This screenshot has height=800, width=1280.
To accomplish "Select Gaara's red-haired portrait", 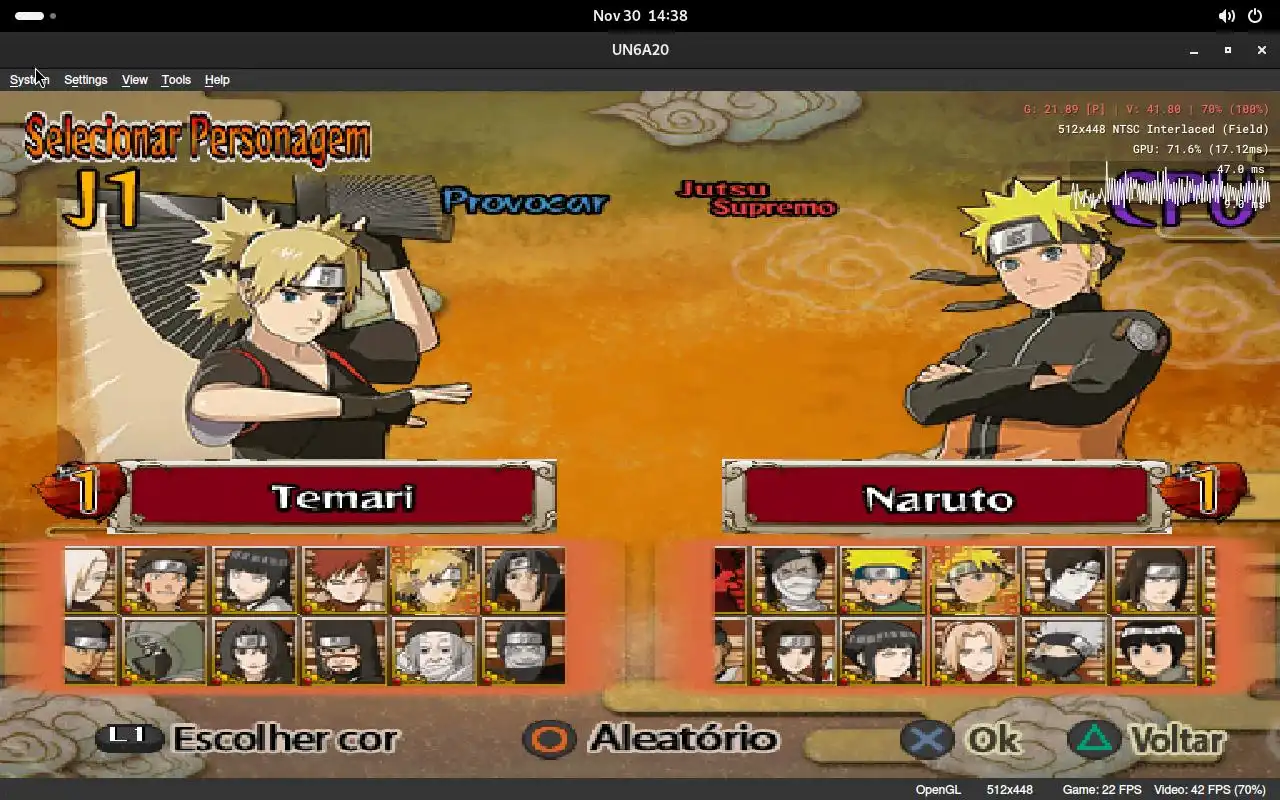I will (343, 579).
